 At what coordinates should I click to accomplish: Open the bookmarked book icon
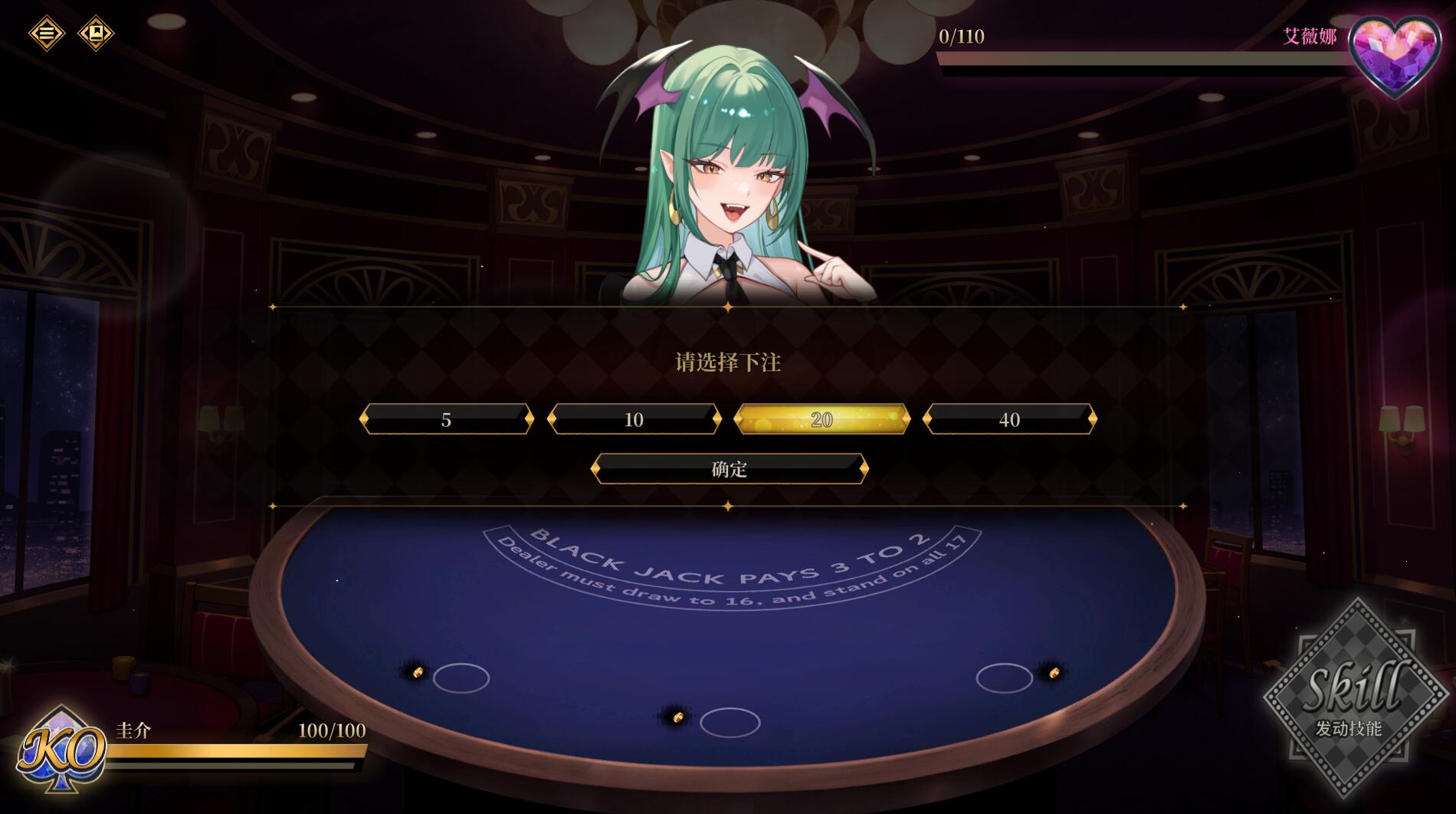(x=97, y=34)
